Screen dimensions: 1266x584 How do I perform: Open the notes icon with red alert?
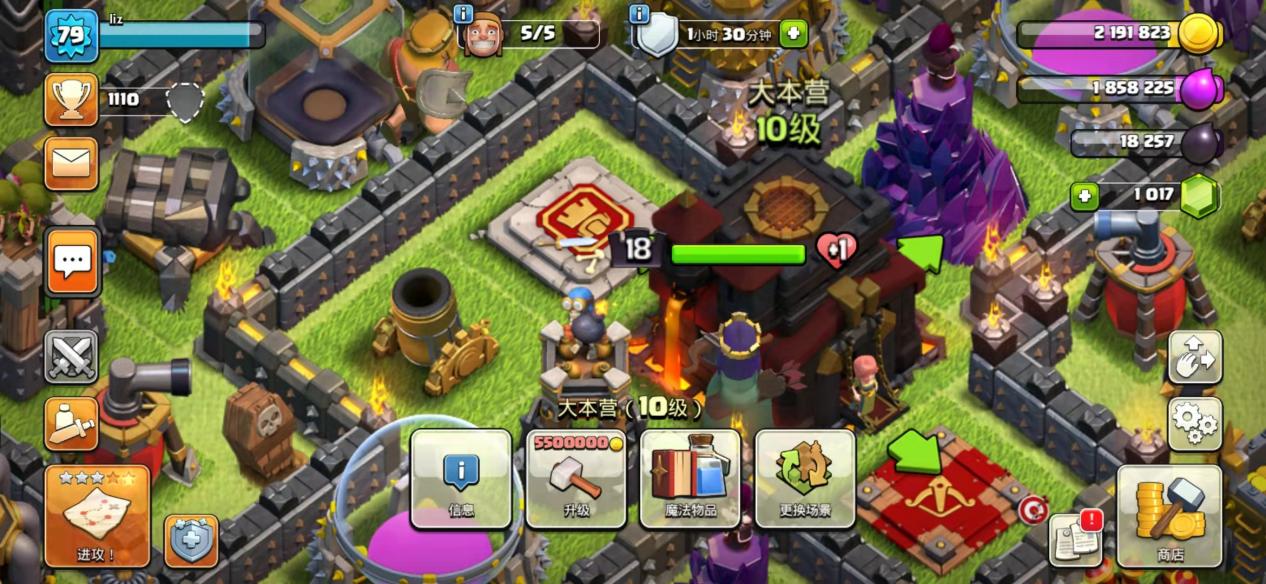pos(1075,540)
